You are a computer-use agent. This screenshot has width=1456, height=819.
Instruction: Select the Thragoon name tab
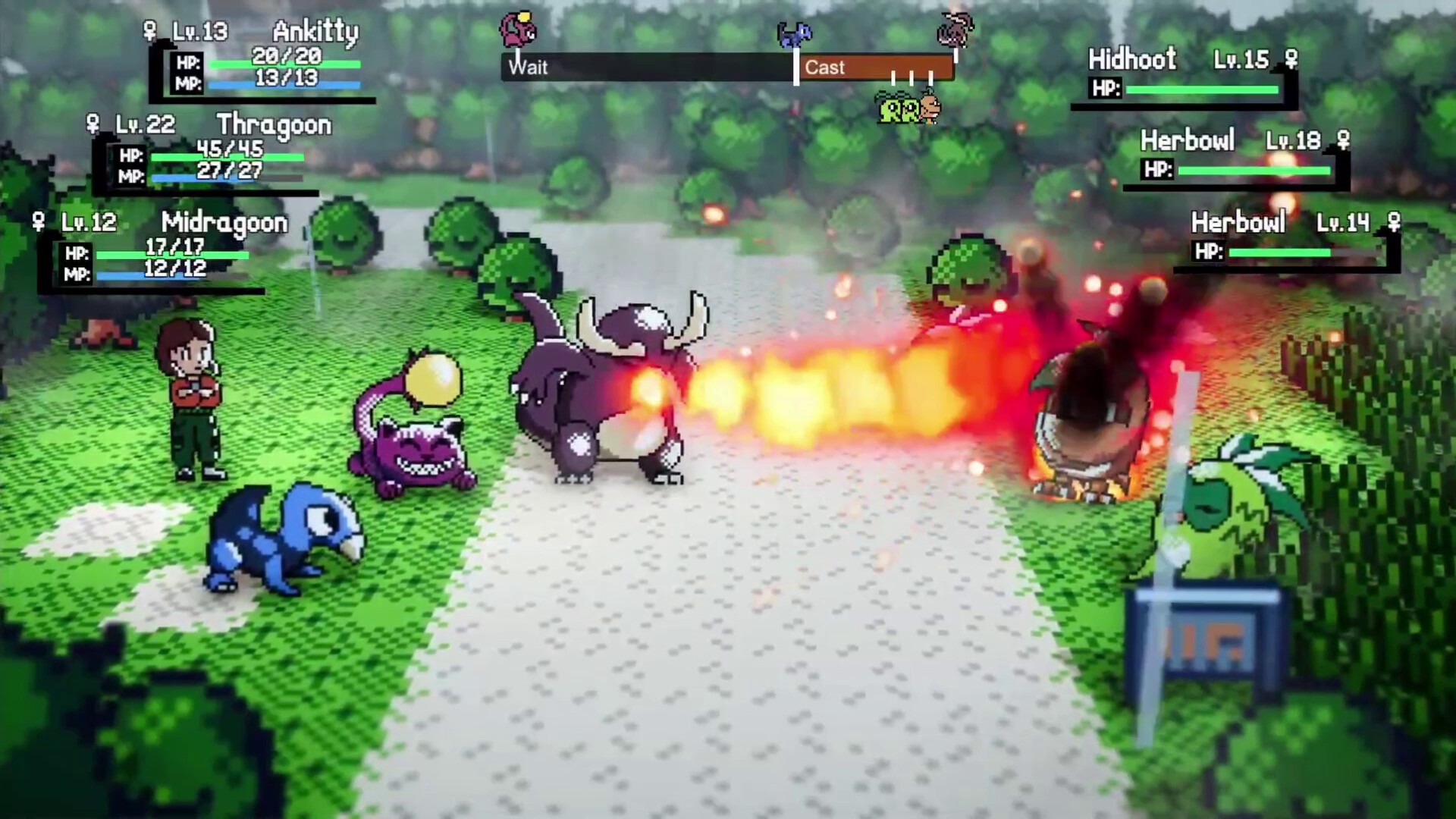click(x=273, y=125)
